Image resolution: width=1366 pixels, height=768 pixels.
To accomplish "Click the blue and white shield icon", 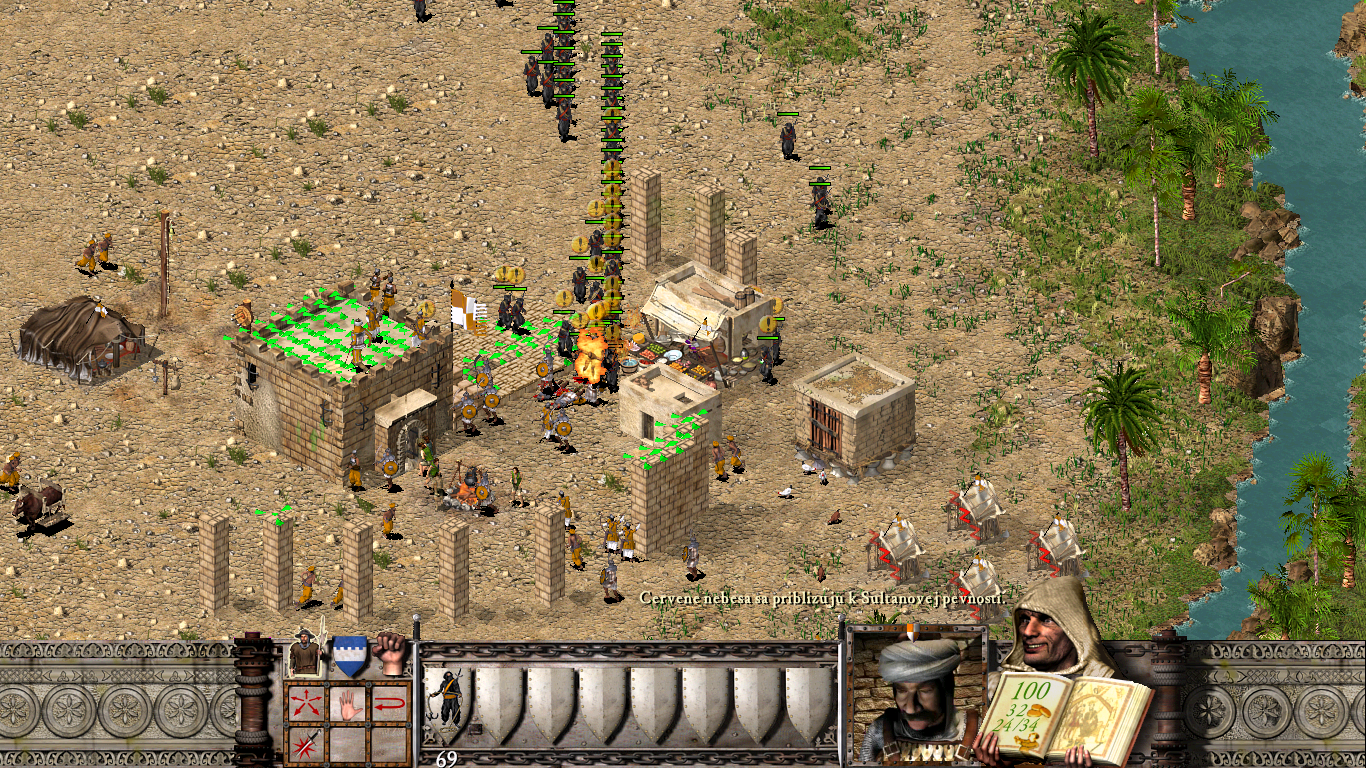I will (349, 655).
